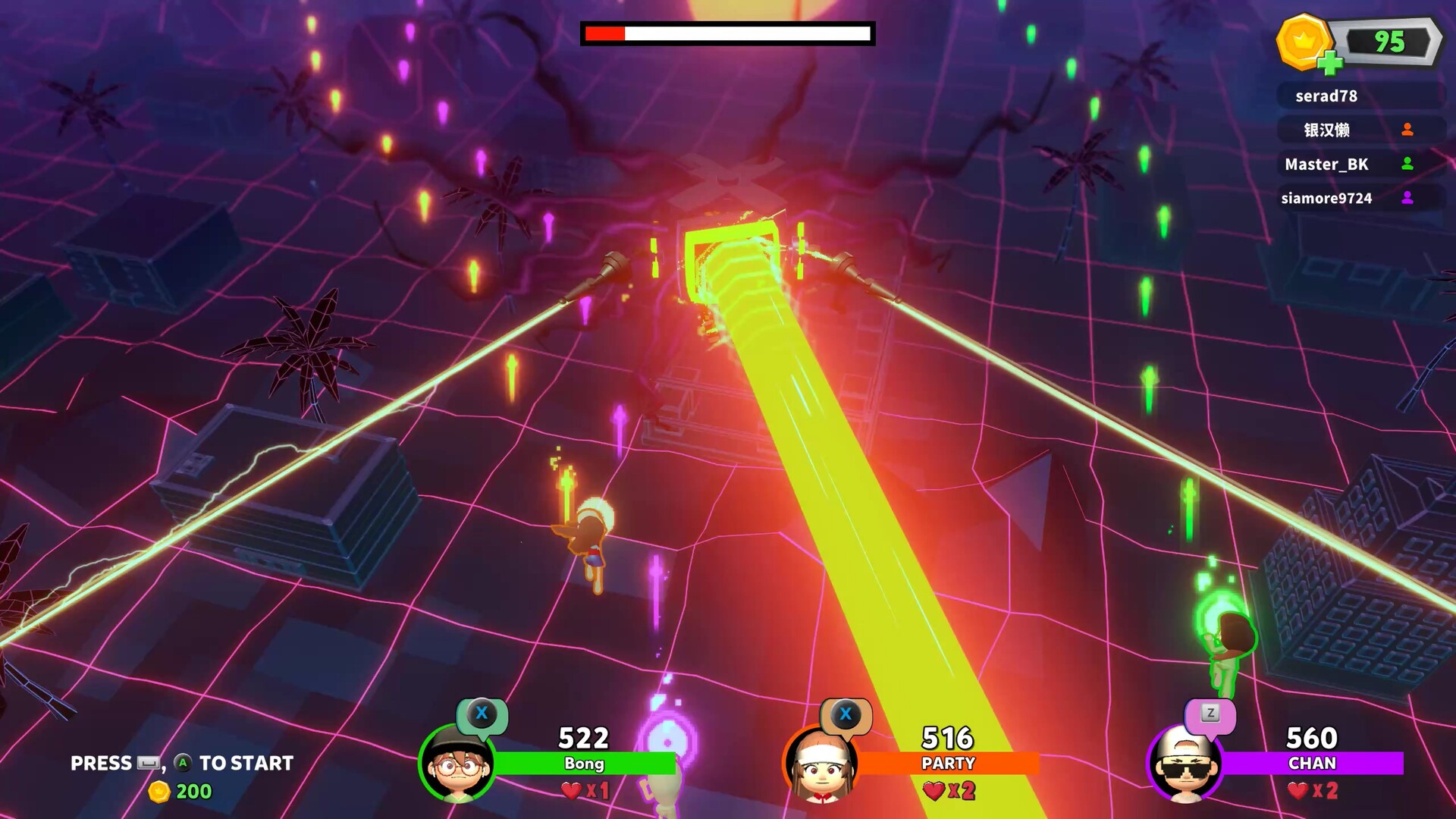Click the boss health bar at the top

726,33
